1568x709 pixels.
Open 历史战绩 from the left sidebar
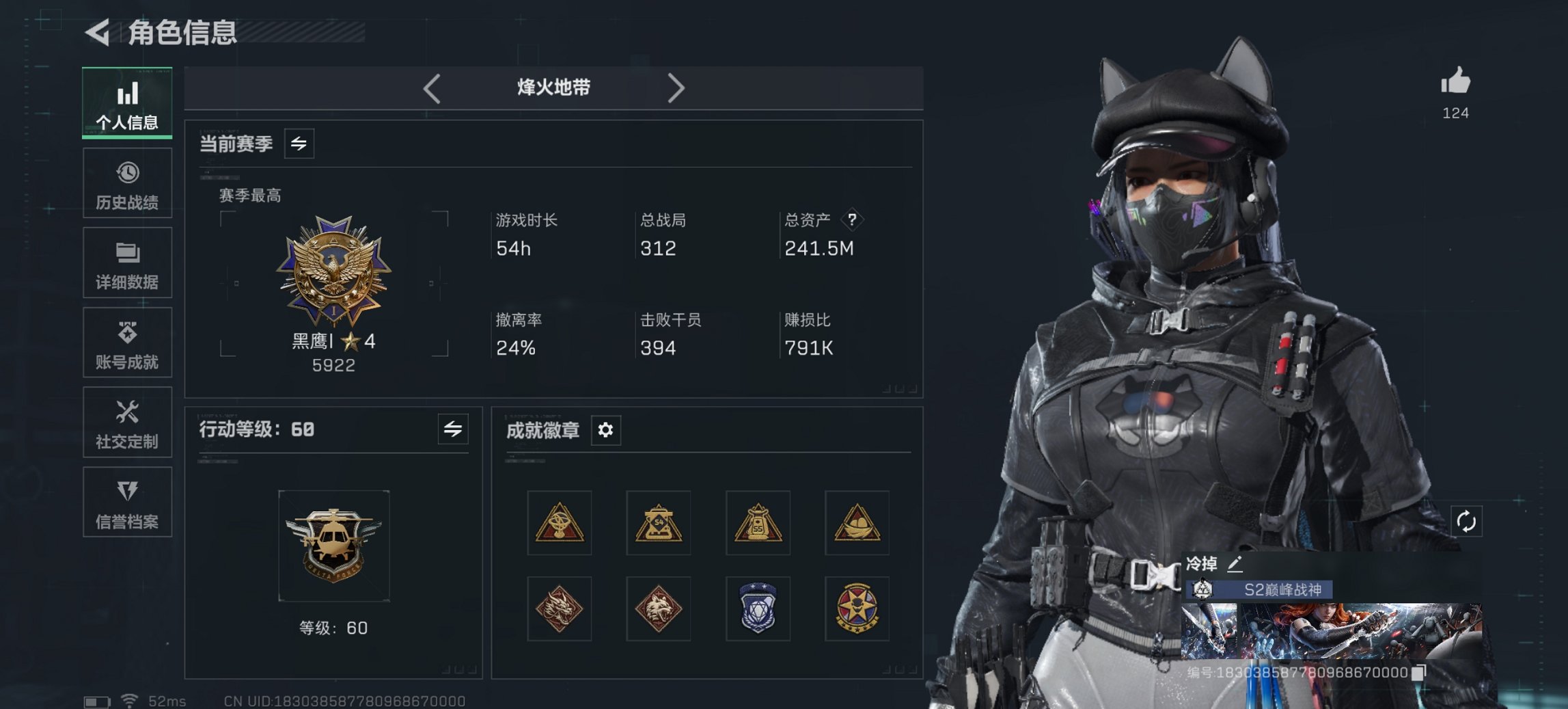pos(127,183)
